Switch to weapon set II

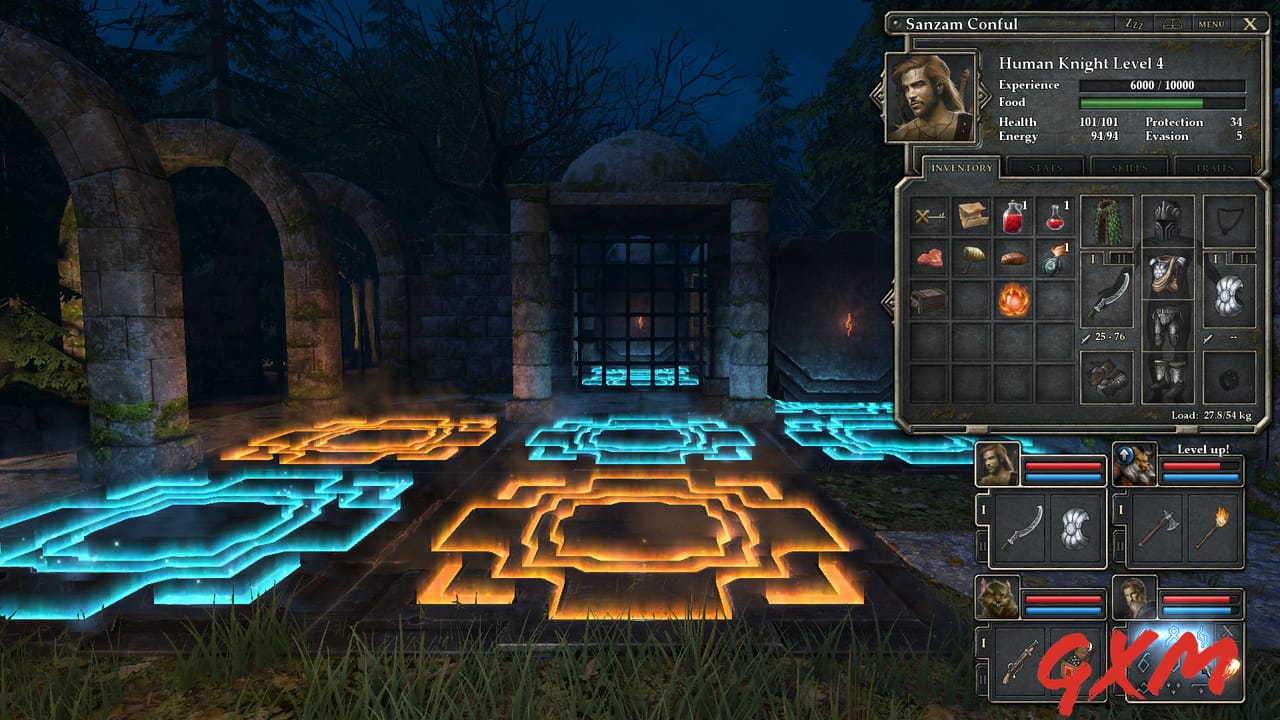tap(1120, 258)
